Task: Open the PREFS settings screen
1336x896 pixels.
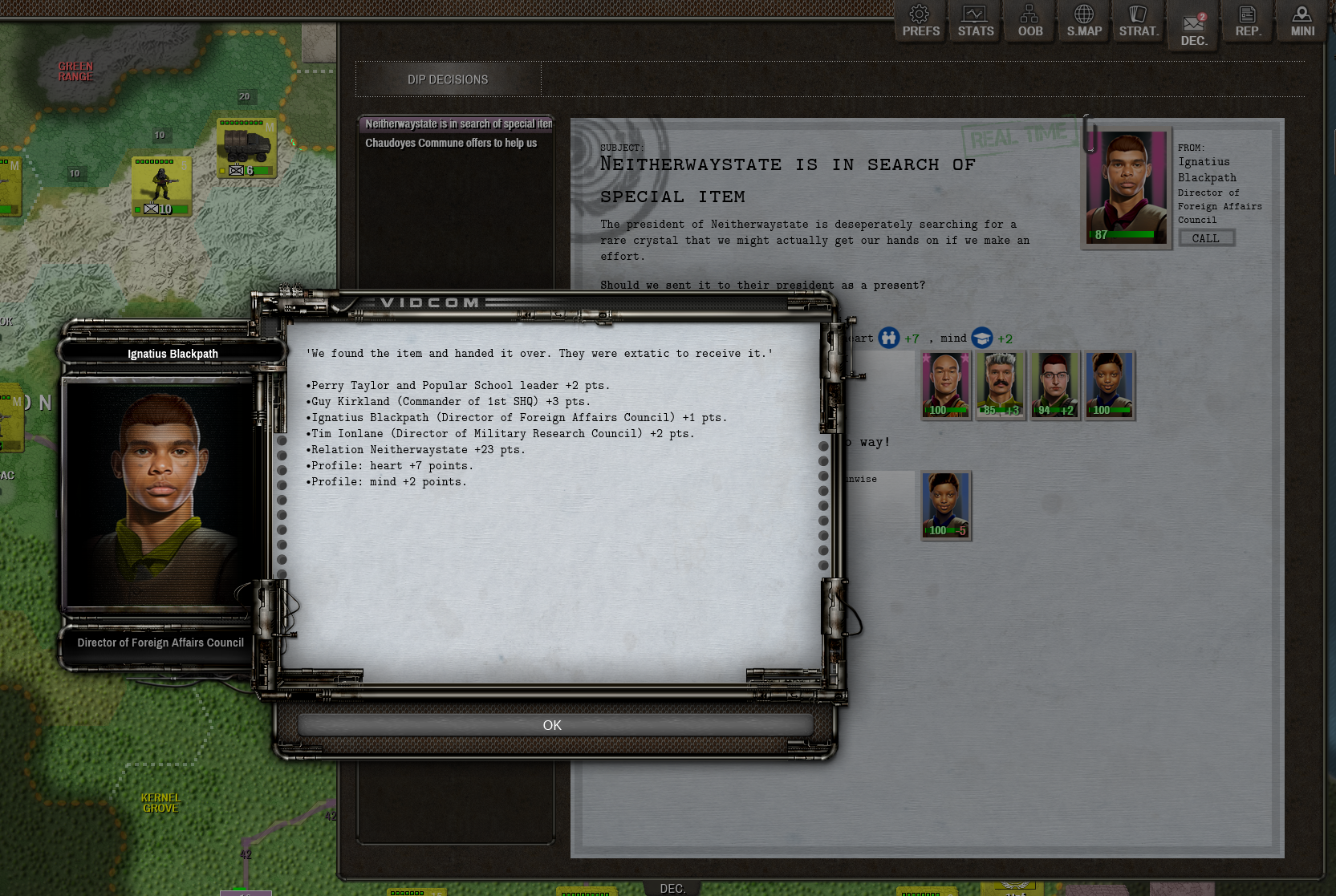Action: pos(920,21)
